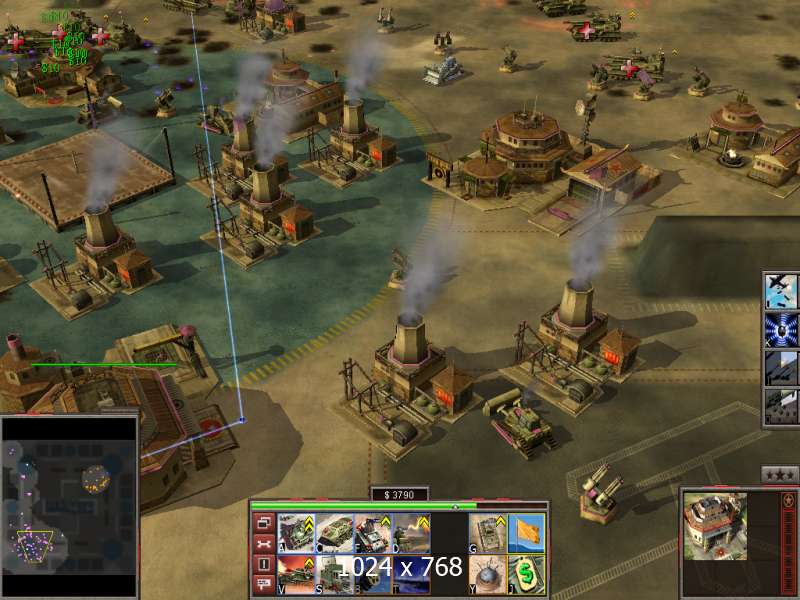Build the Gattling tank marked F
Image resolution: width=800 pixels, height=600 pixels.
[373, 533]
